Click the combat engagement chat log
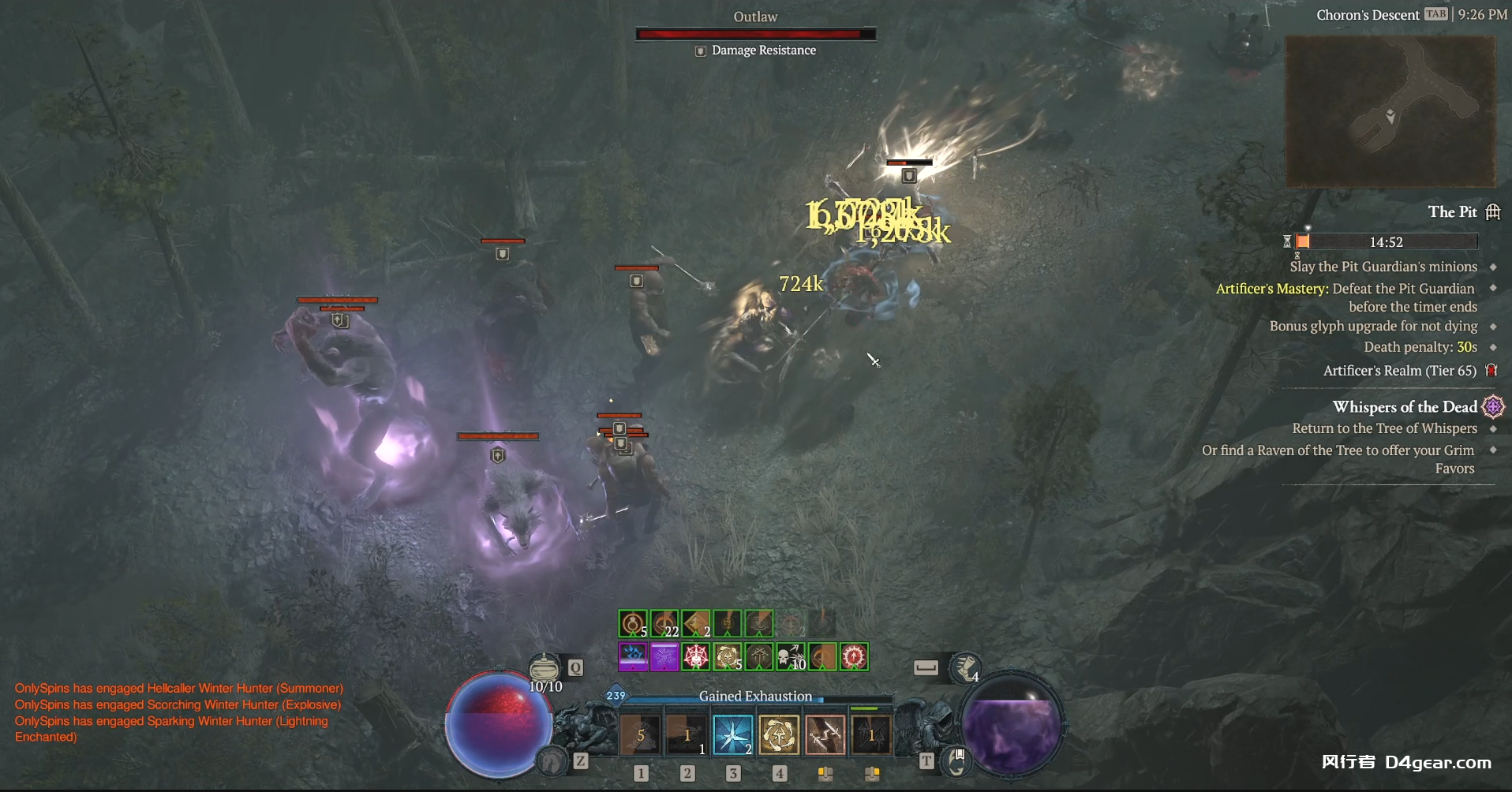Image resolution: width=1512 pixels, height=792 pixels. [179, 712]
